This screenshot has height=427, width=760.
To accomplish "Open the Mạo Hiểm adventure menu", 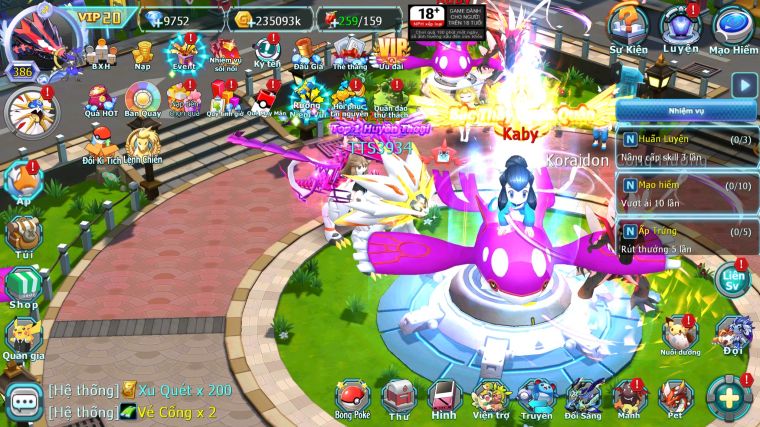I will pyautogui.click(x=733, y=26).
